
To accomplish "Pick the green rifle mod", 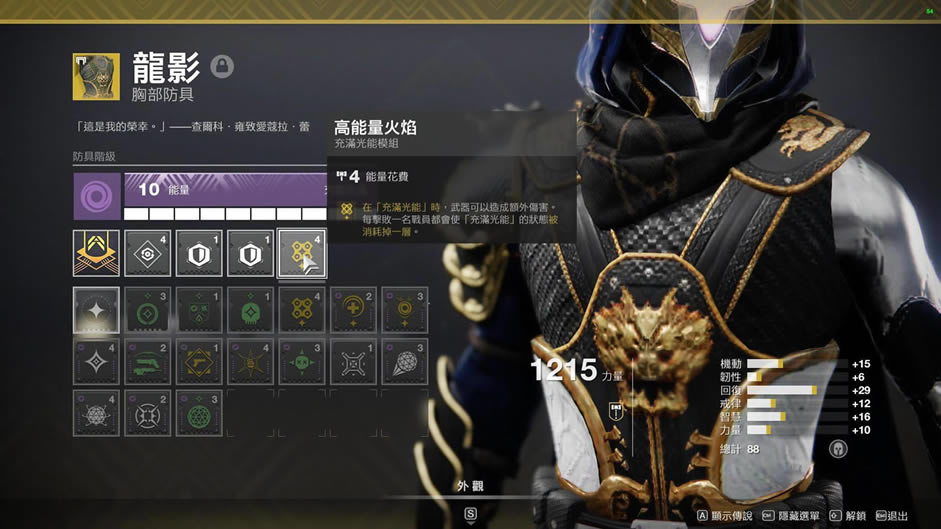I will click(x=148, y=362).
